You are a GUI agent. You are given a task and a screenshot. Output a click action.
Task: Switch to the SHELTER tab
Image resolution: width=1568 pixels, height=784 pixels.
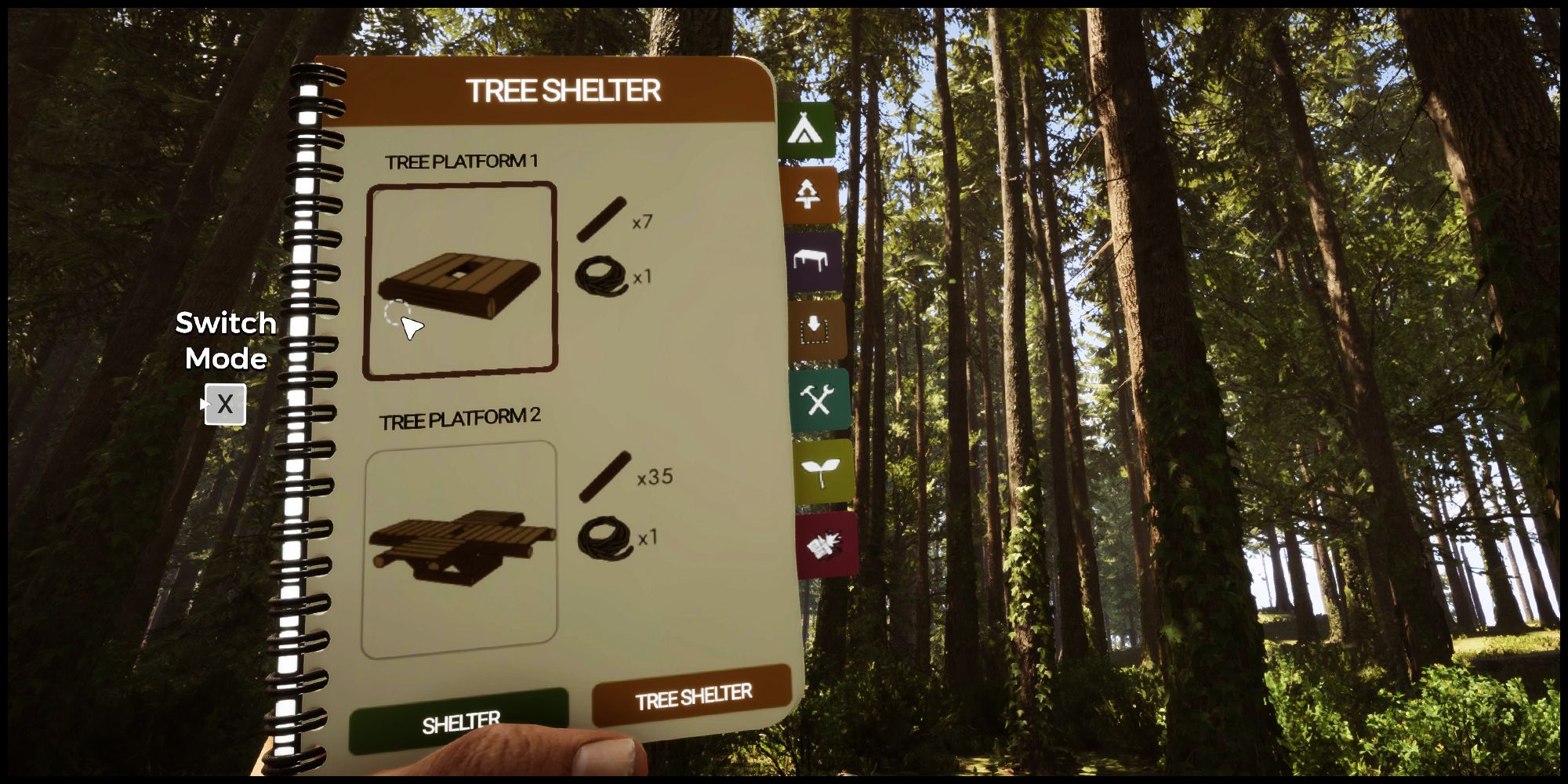click(x=461, y=718)
